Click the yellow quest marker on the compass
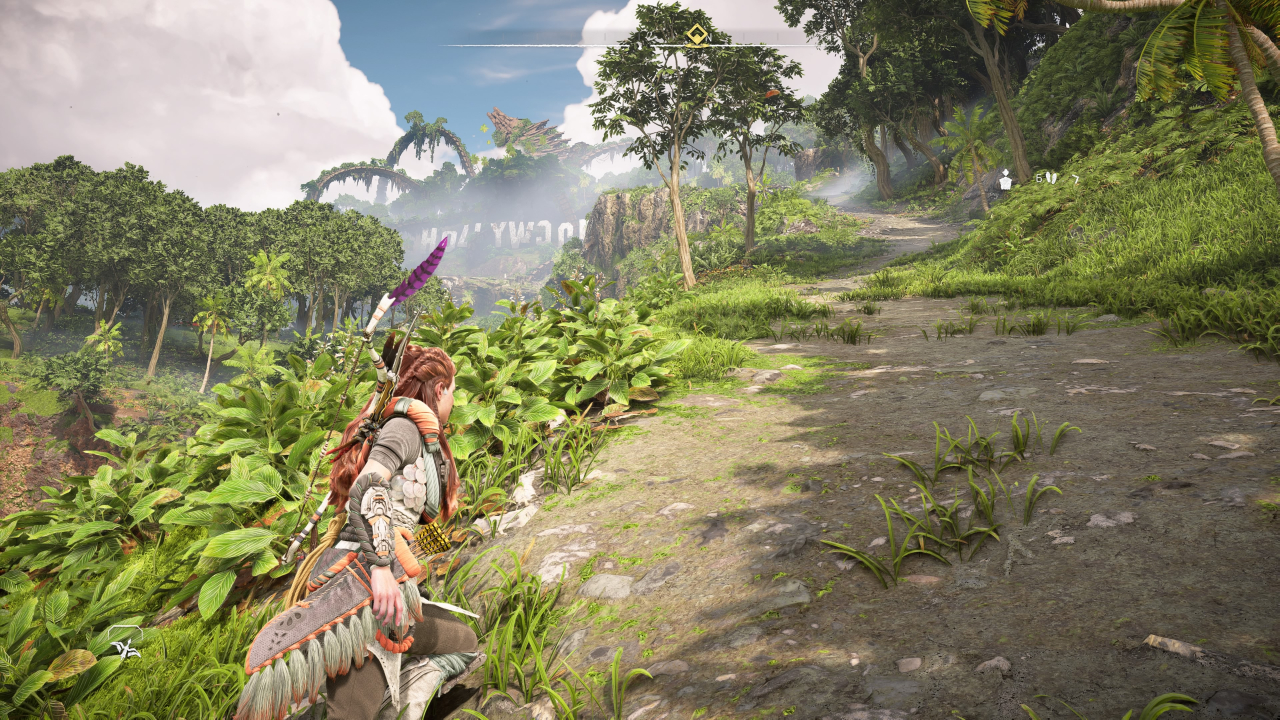Image resolution: width=1280 pixels, height=720 pixels. coord(697,35)
